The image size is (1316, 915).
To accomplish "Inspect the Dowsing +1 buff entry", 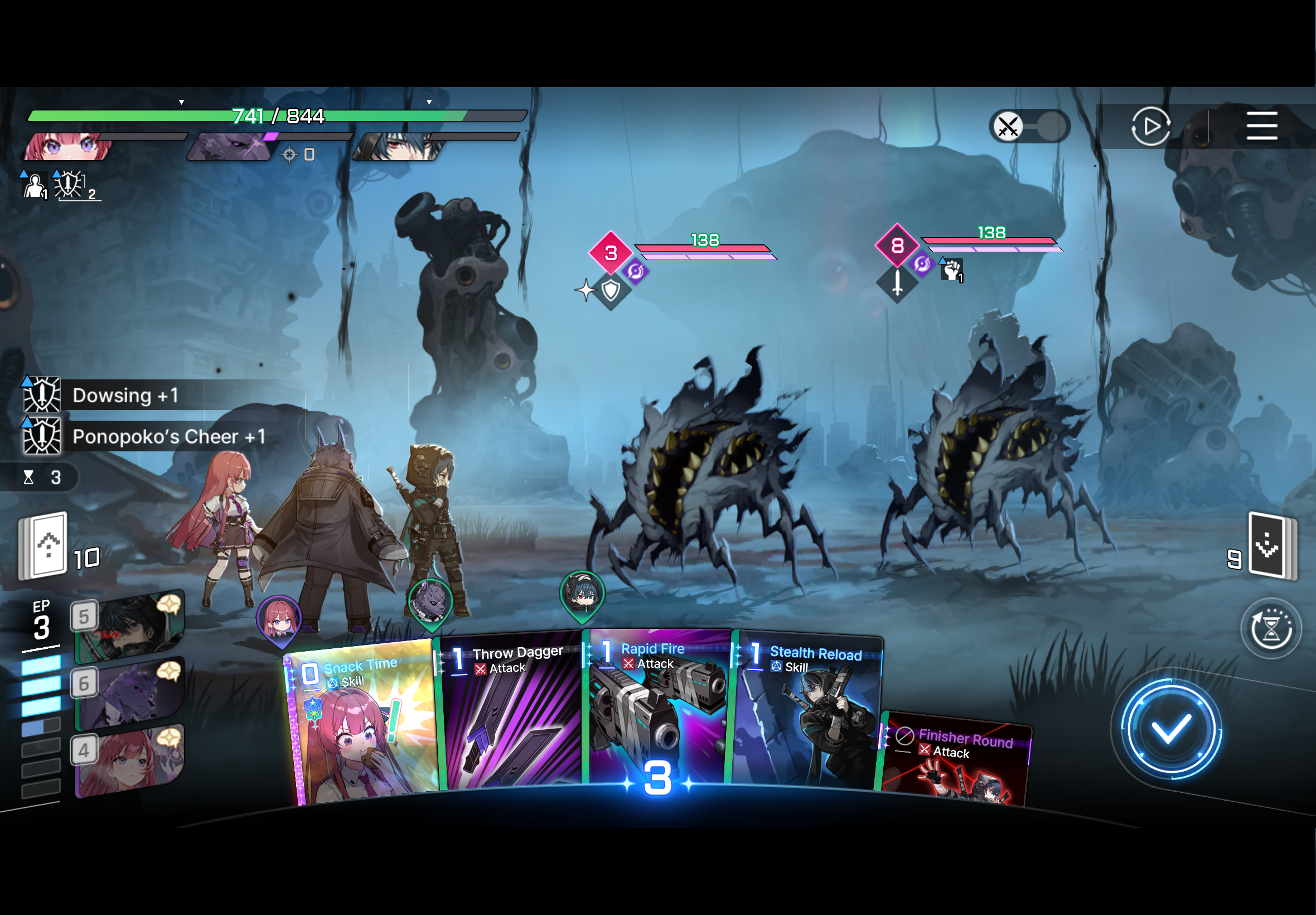I will (x=126, y=395).
